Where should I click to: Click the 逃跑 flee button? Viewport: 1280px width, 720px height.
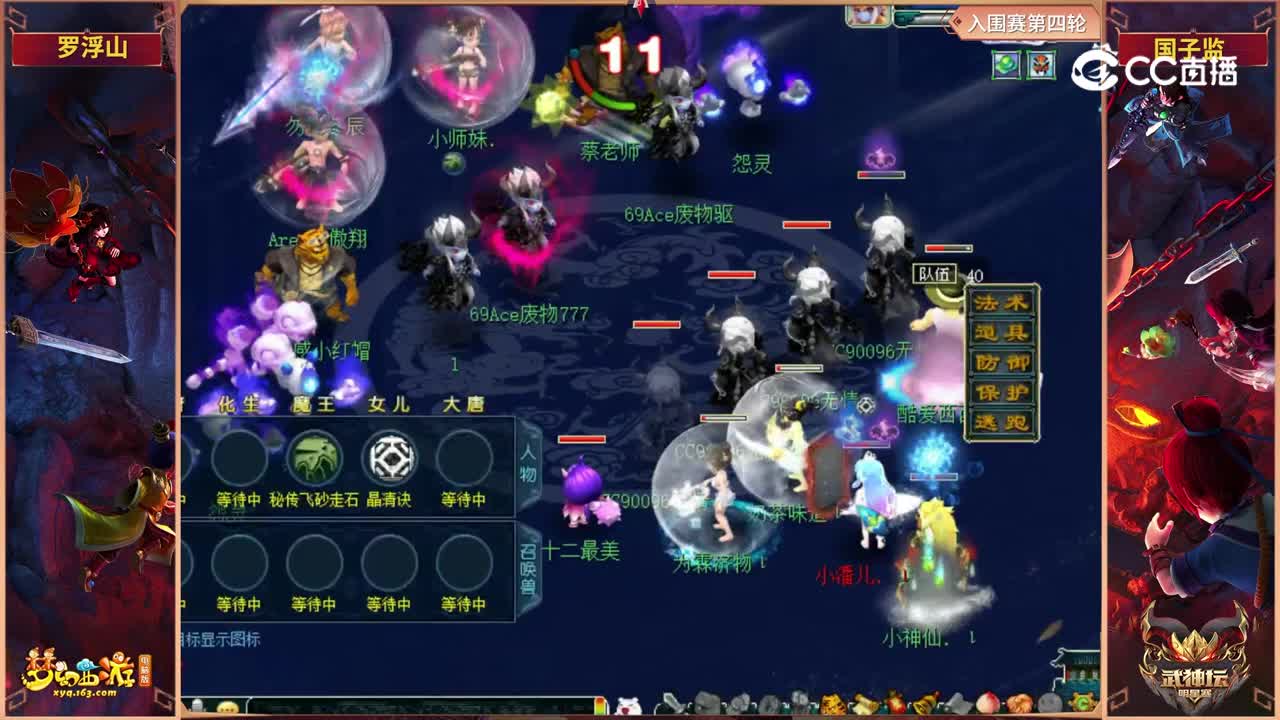(x=1001, y=421)
